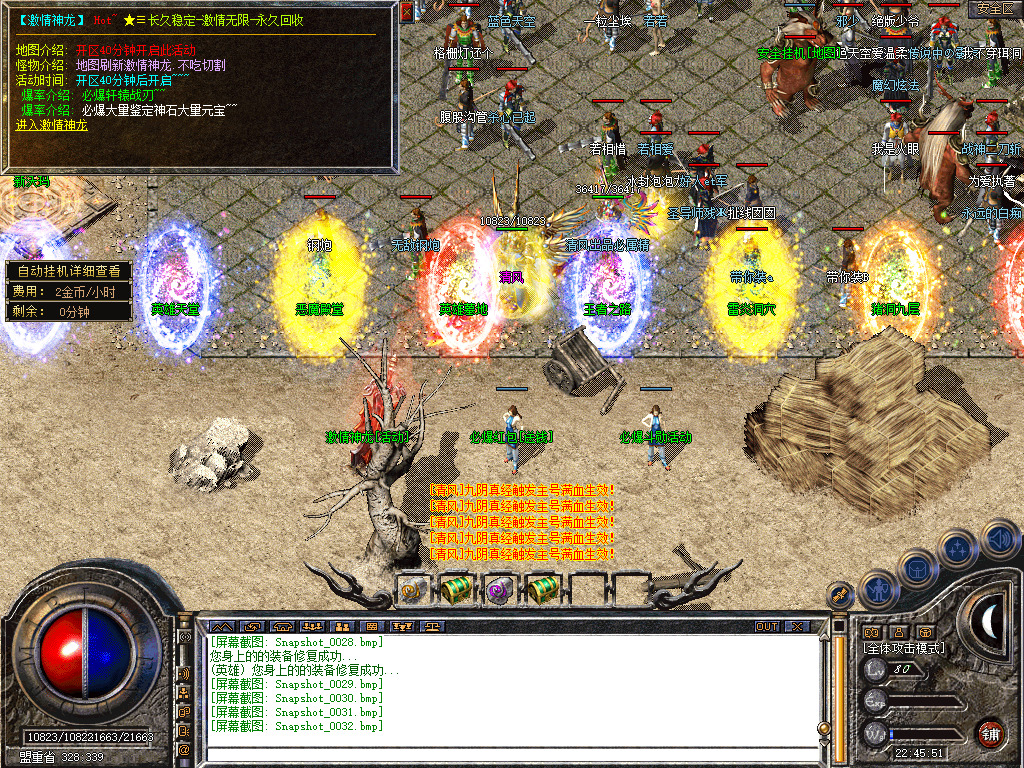Screen dimensions: 1024x768
Task: Select the @ chat channel button
Action: tap(185, 749)
